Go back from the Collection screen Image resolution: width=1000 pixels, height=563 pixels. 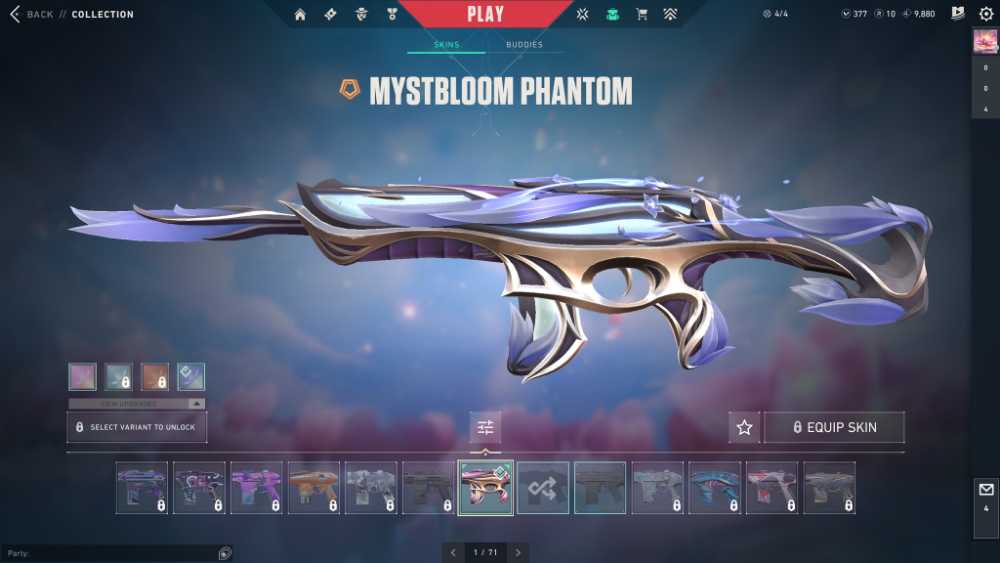tap(30, 14)
